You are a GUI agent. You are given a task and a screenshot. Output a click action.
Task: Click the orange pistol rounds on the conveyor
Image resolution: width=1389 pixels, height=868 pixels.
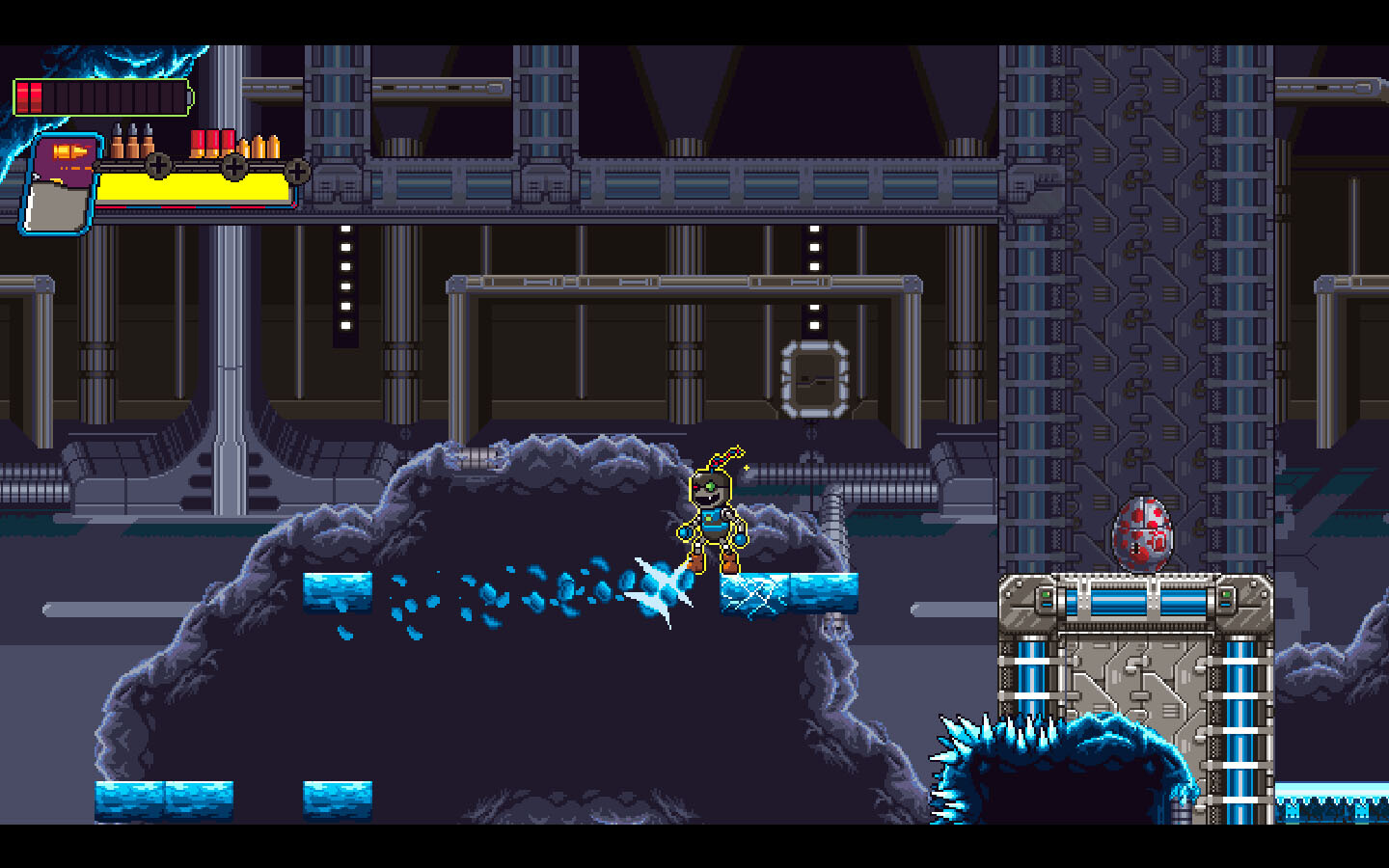point(259,147)
